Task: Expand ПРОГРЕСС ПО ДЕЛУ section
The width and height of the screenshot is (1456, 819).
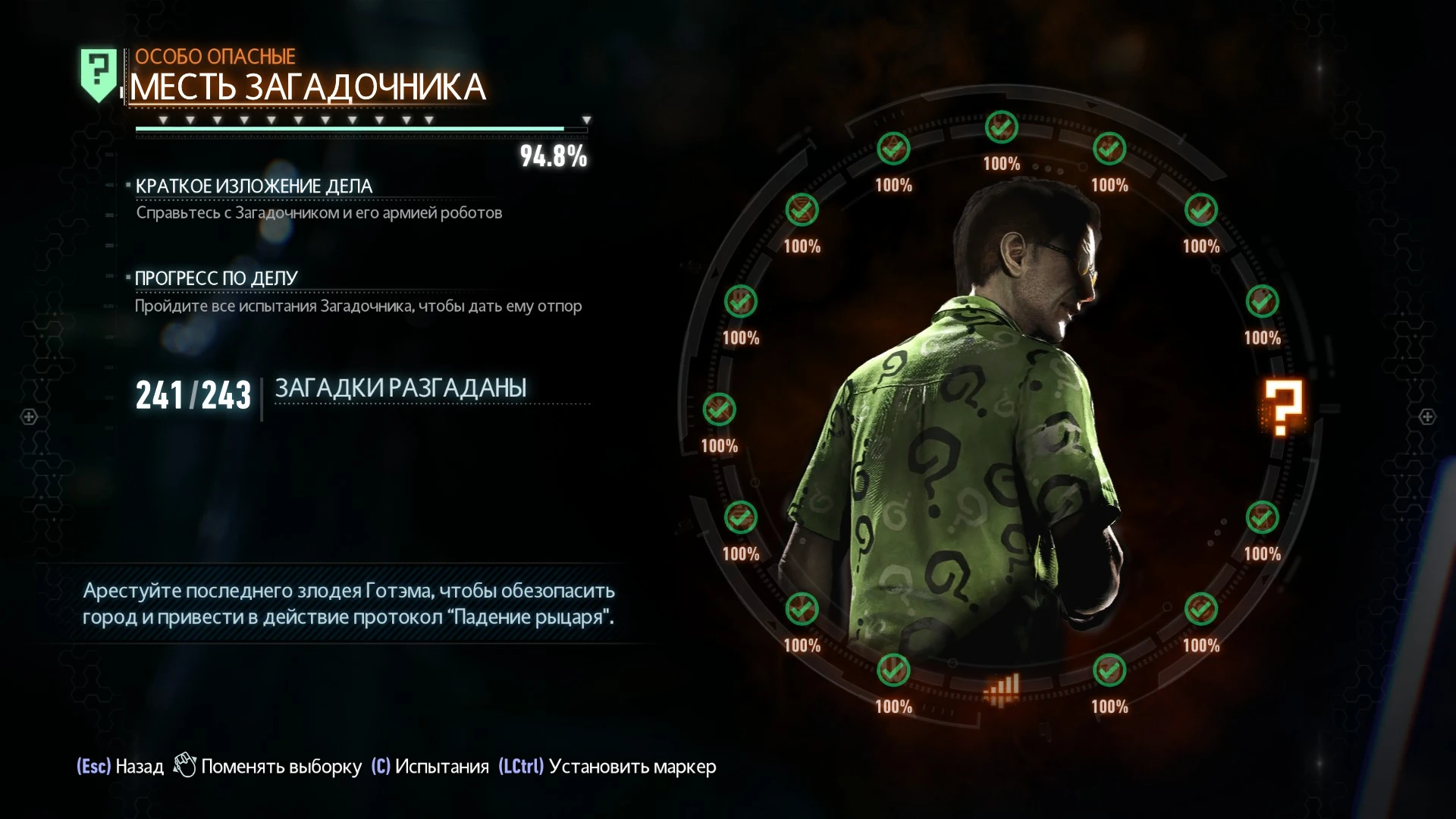Action: tap(216, 278)
